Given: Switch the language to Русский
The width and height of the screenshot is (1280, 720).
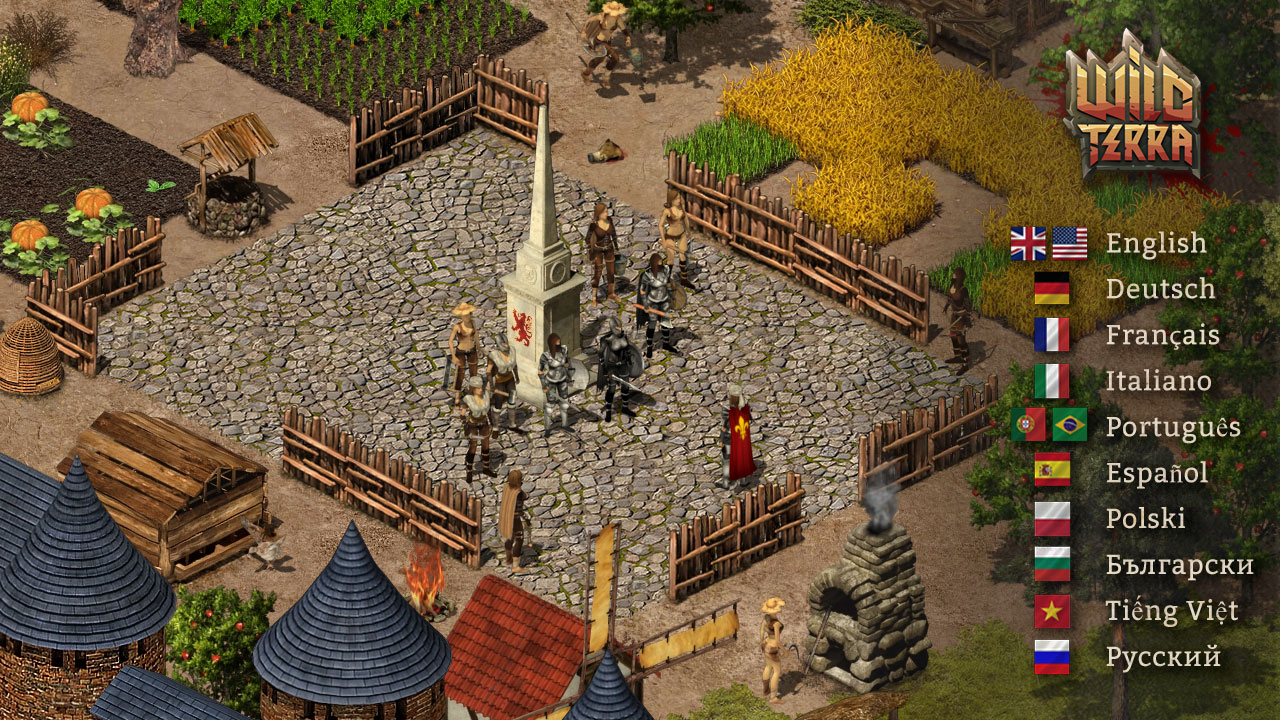Looking at the screenshot, I should (x=1163, y=657).
